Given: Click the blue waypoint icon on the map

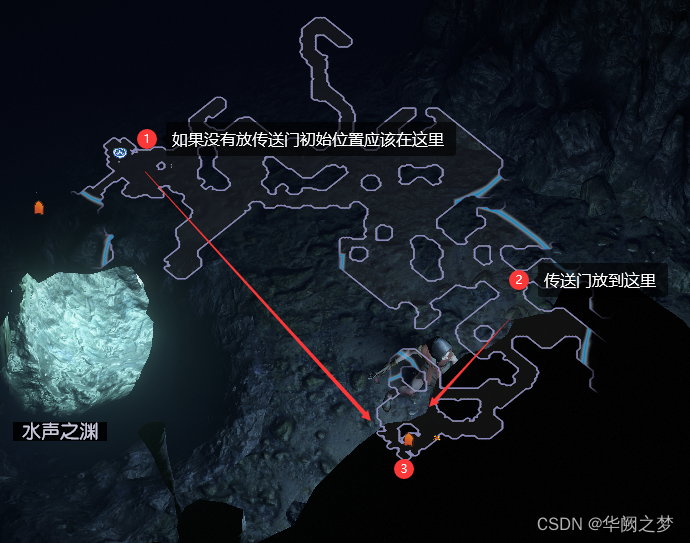Looking at the screenshot, I should (120, 152).
